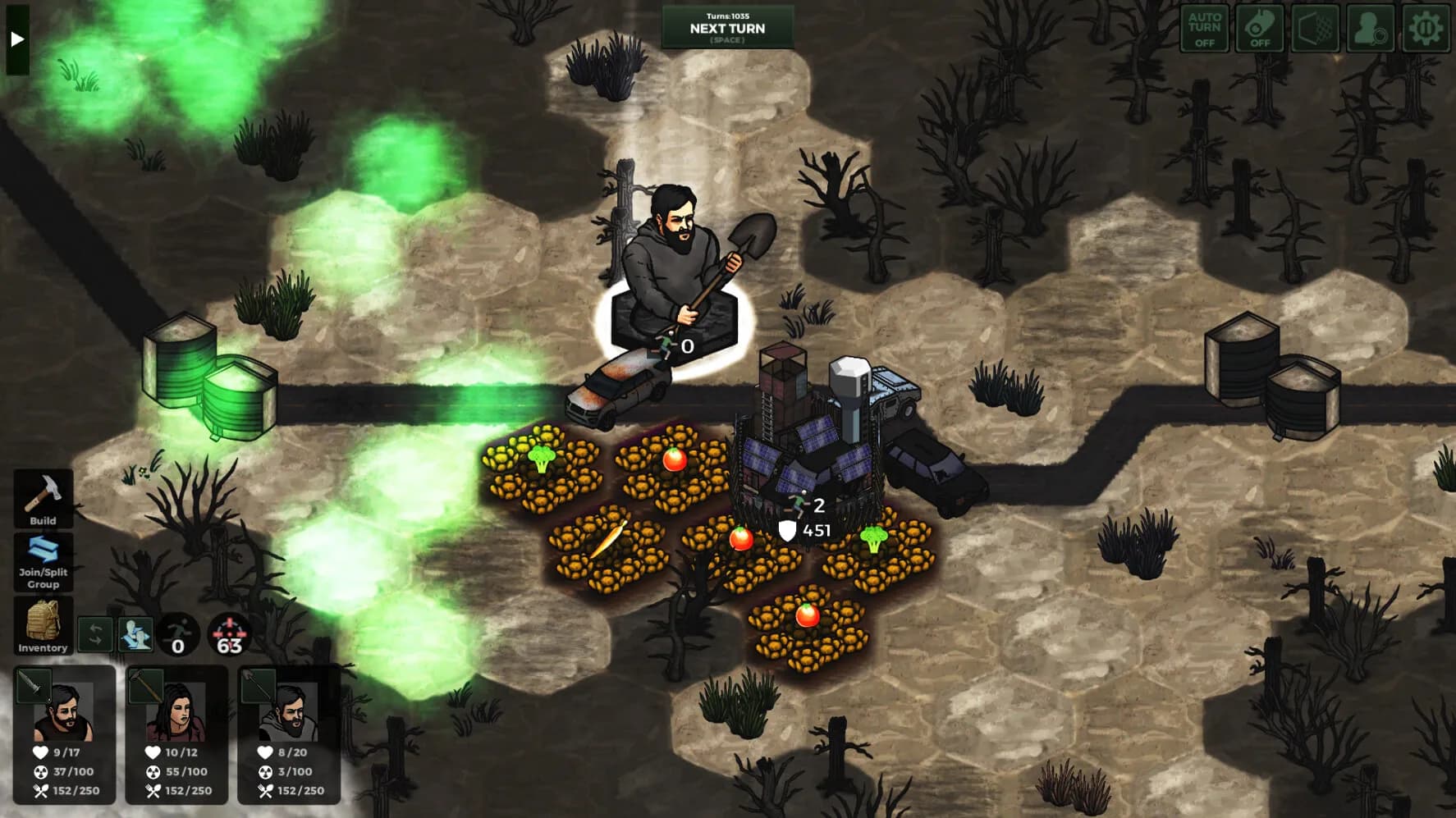The width and height of the screenshot is (1456, 818).
Task: Open the Build menu
Action: pyautogui.click(x=43, y=499)
